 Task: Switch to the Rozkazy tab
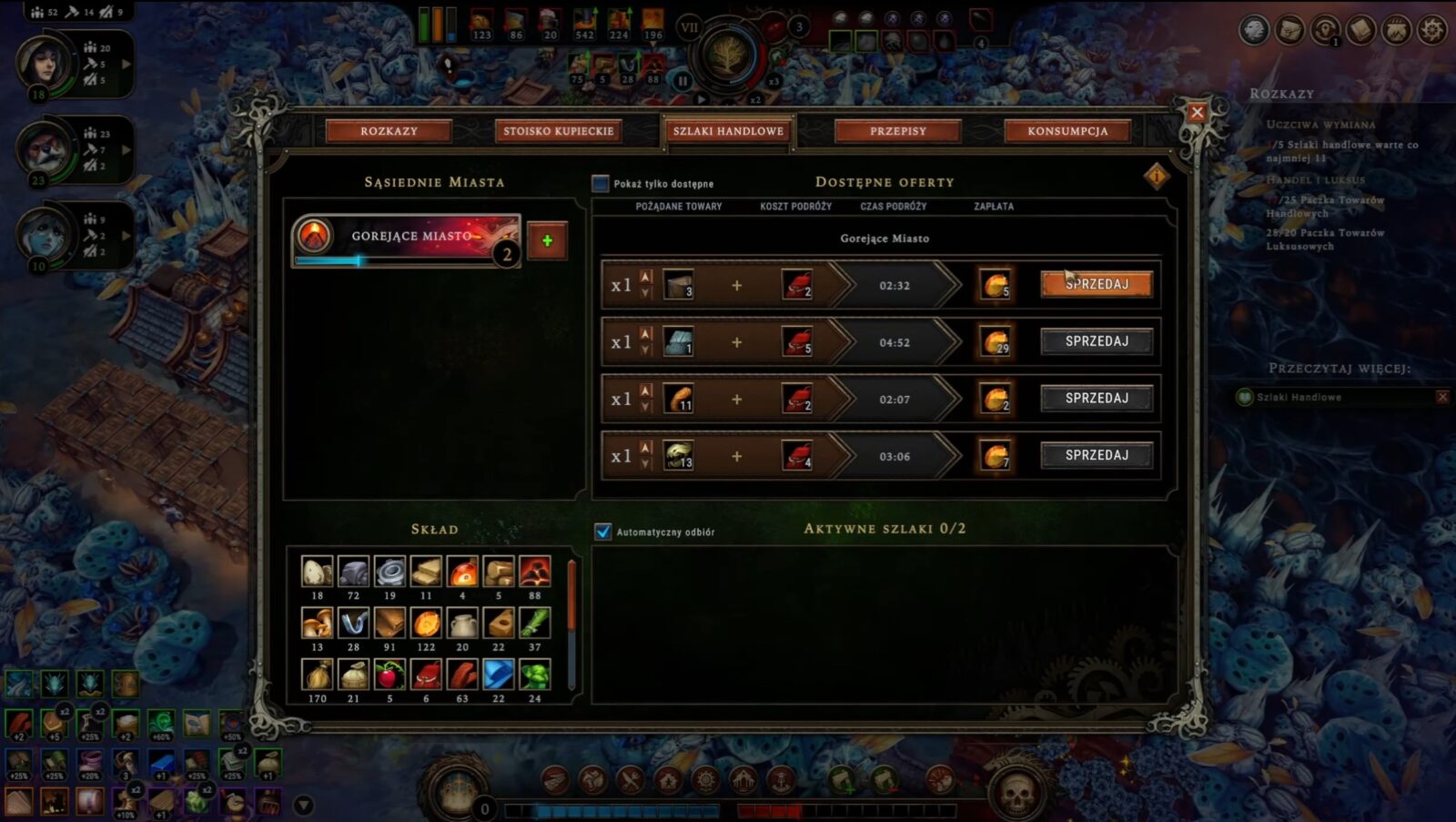389,131
